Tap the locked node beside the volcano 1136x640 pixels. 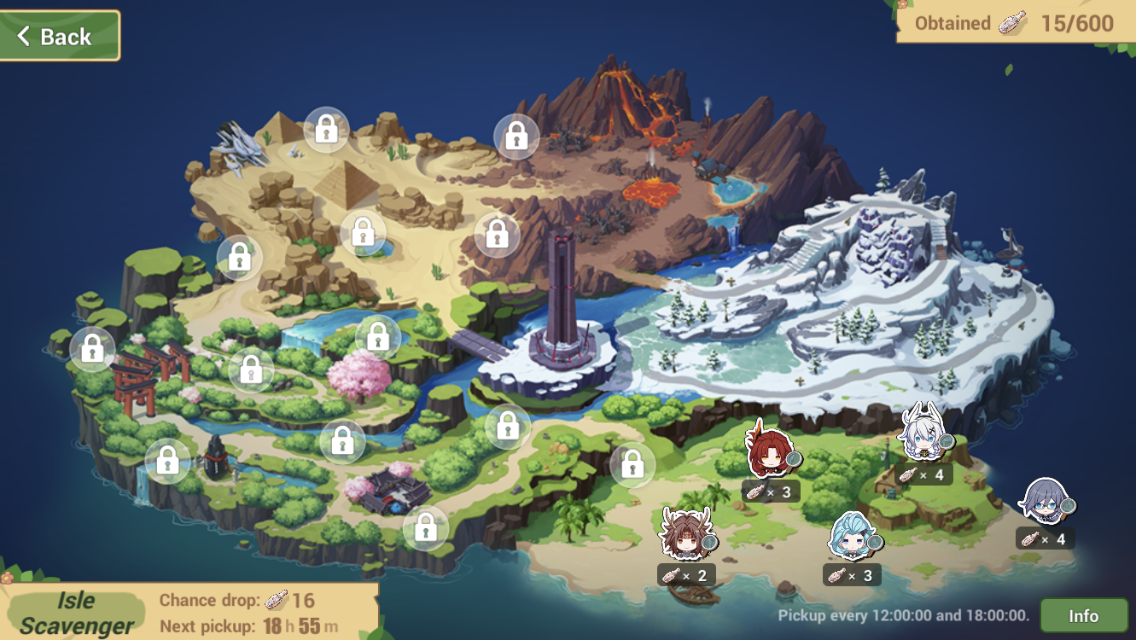coord(516,136)
